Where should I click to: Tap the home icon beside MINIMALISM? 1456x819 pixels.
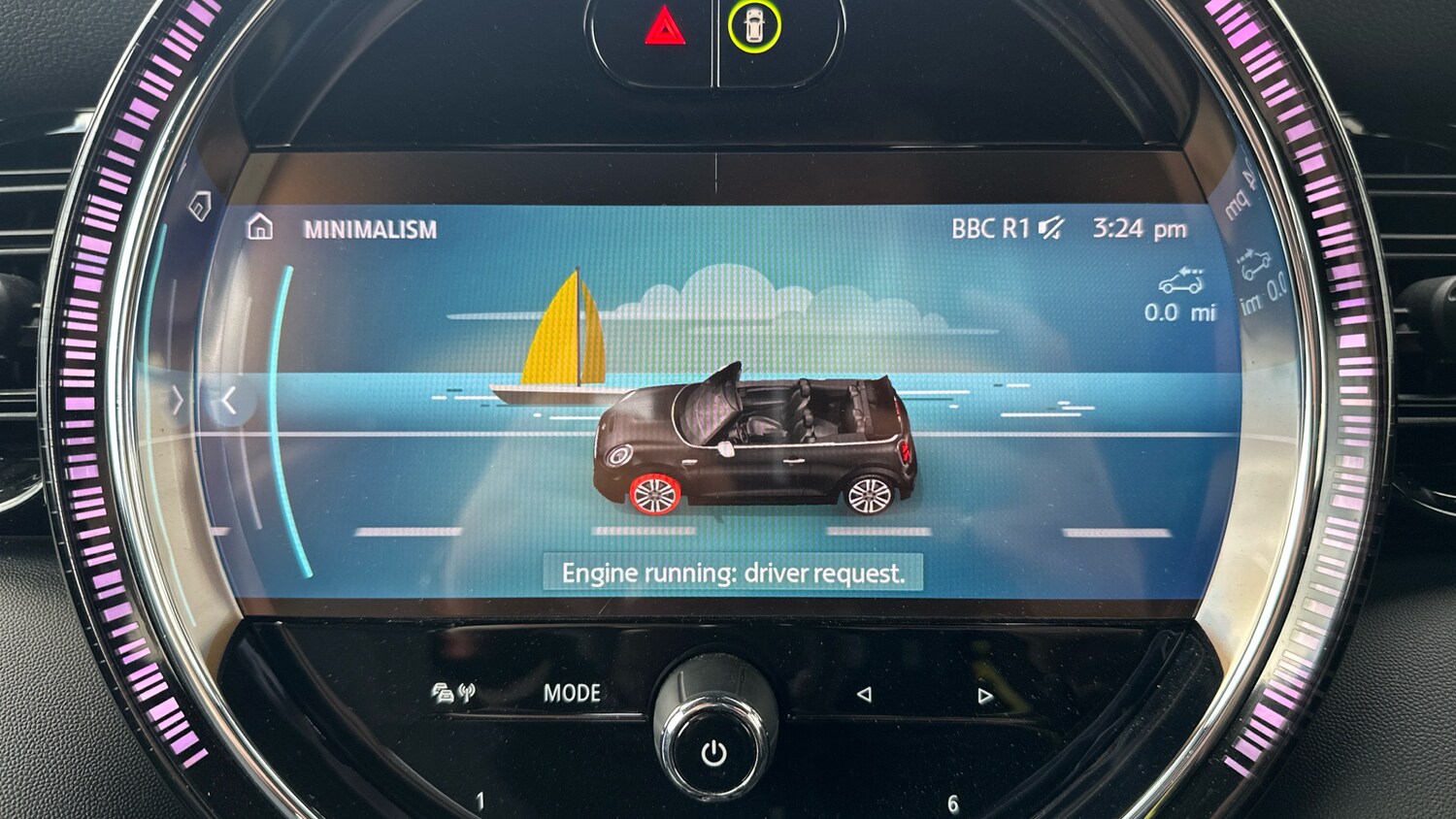tap(259, 228)
